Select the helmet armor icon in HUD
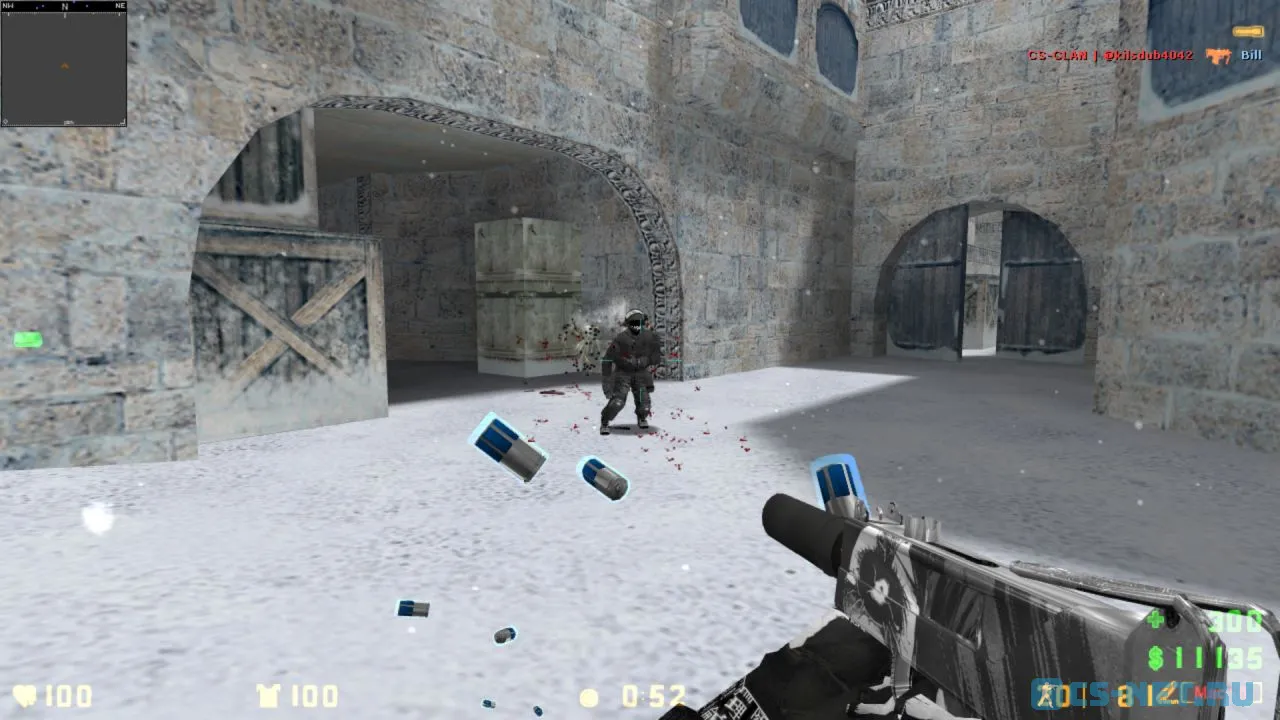 pos(270,697)
